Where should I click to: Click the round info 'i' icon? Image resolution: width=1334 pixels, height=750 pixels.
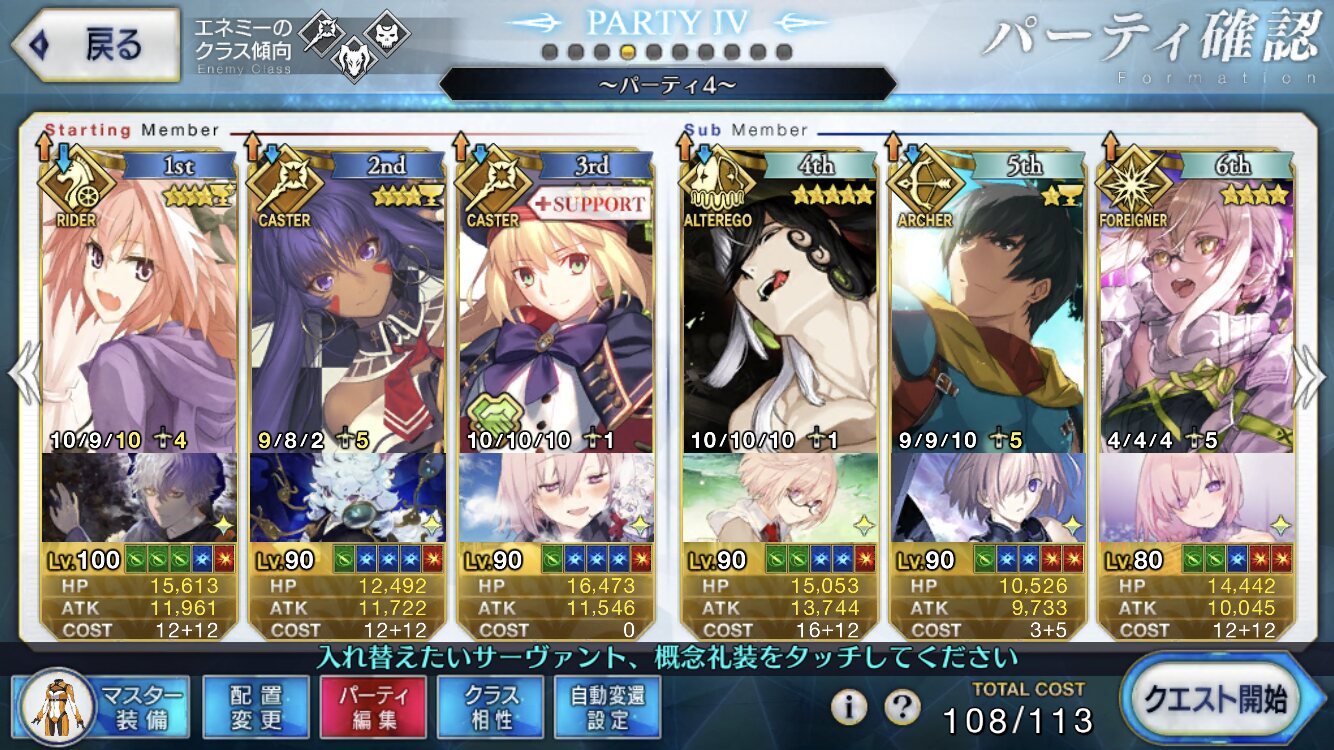click(849, 707)
